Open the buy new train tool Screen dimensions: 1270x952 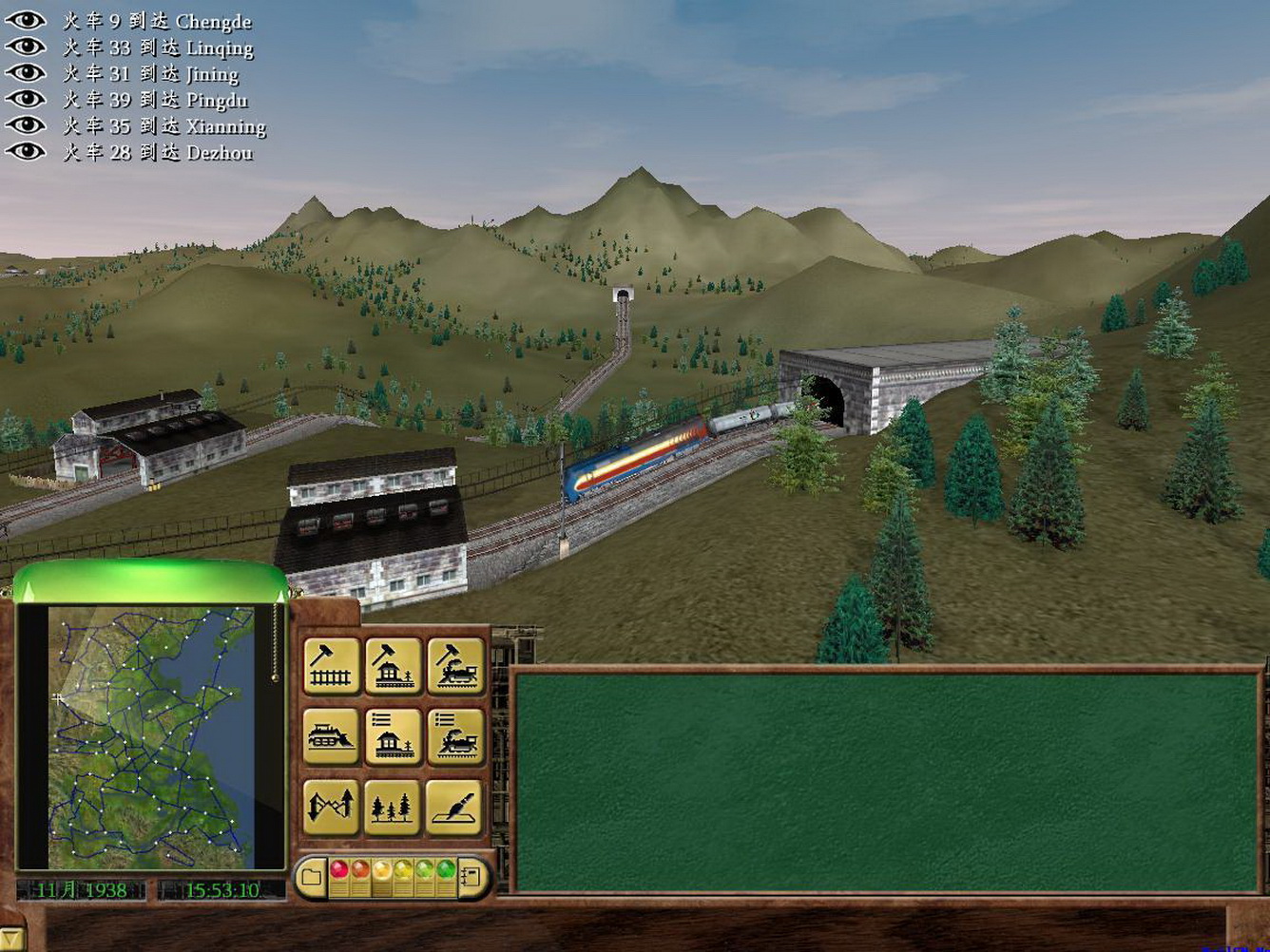tap(455, 665)
